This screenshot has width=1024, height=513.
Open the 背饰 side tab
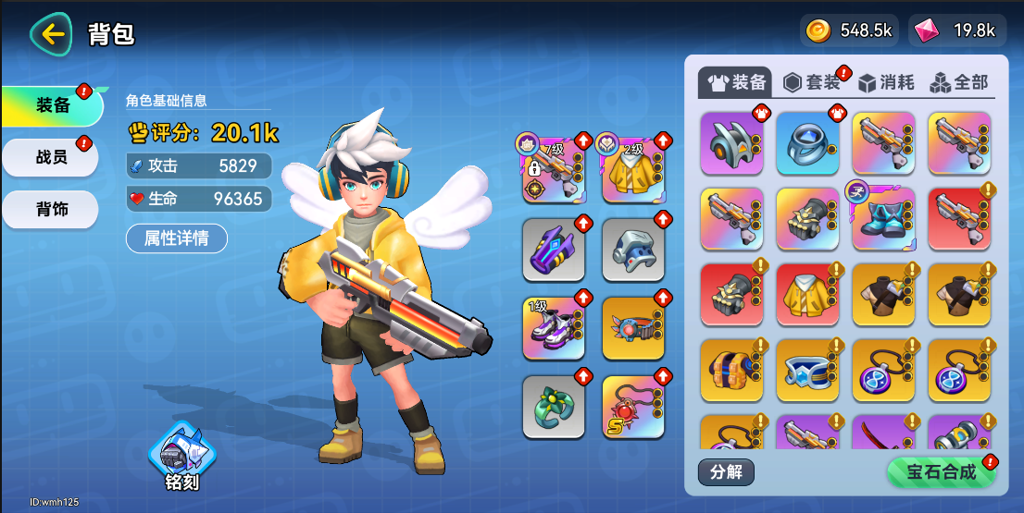pyautogui.click(x=52, y=209)
